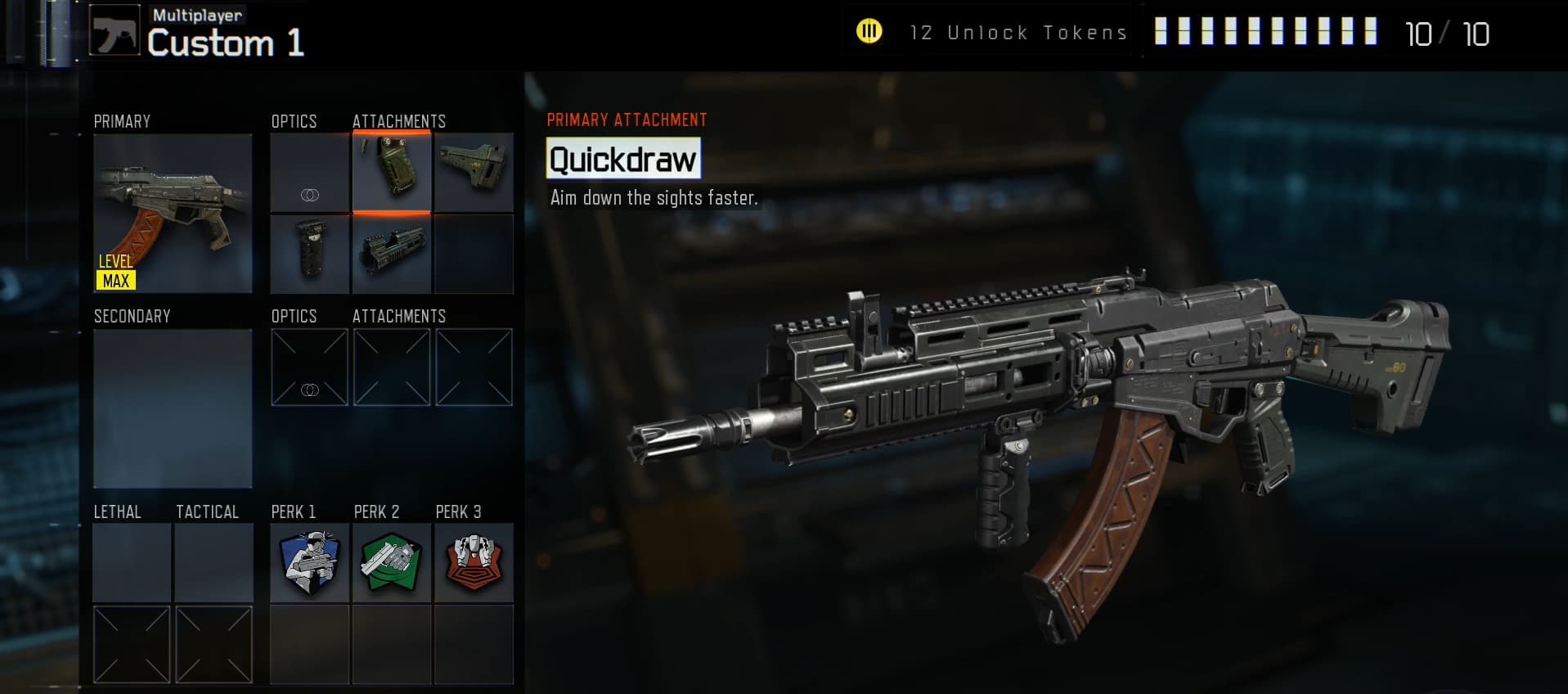Open the empty Lethal equipment slot
The image size is (1568, 694).
(131, 563)
